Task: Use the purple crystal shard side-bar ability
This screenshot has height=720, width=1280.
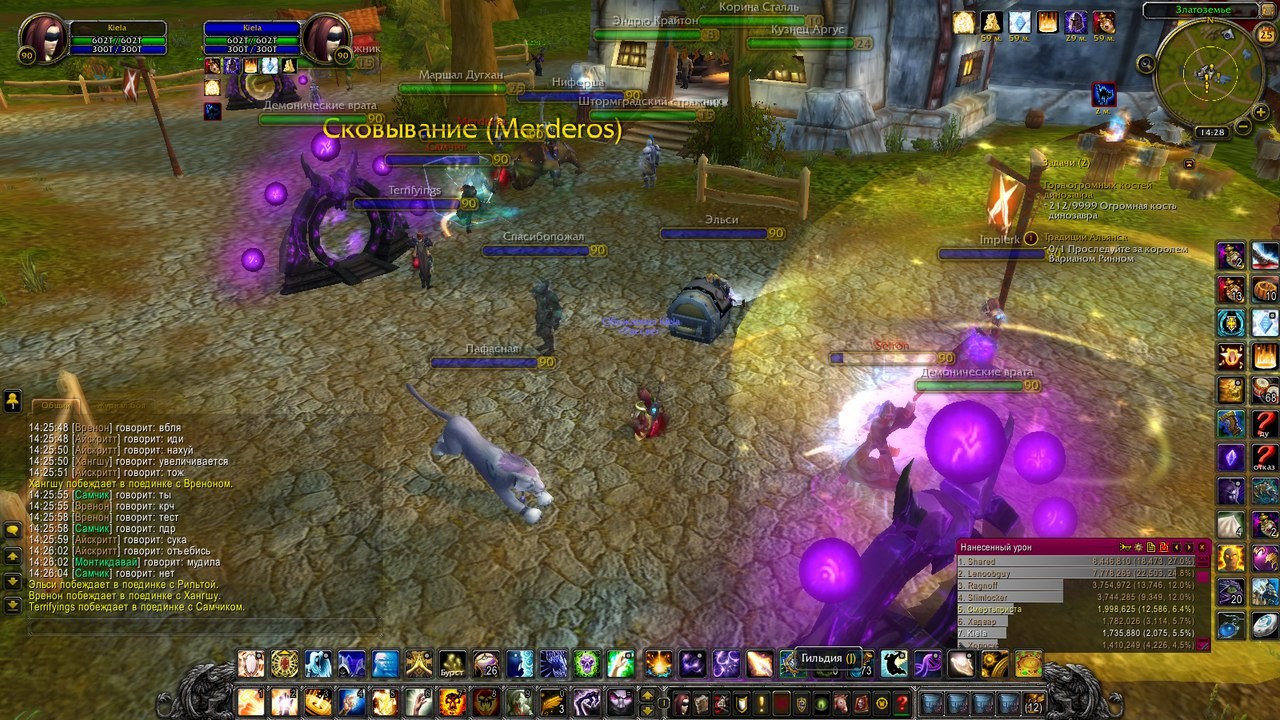Action: 1231,458
